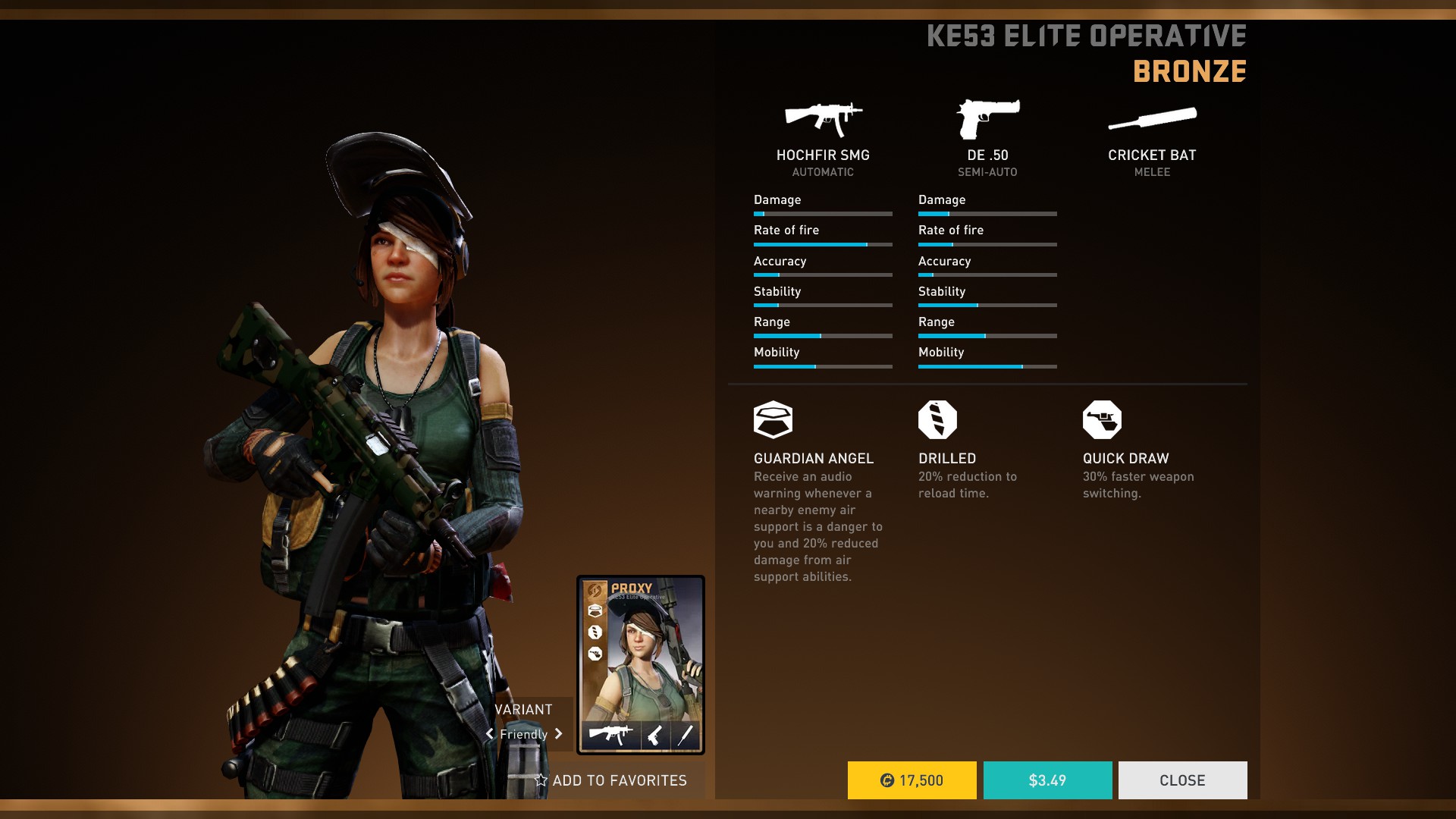Add this loadout to favorites
Image resolution: width=1456 pixels, height=819 pixels.
(611, 780)
